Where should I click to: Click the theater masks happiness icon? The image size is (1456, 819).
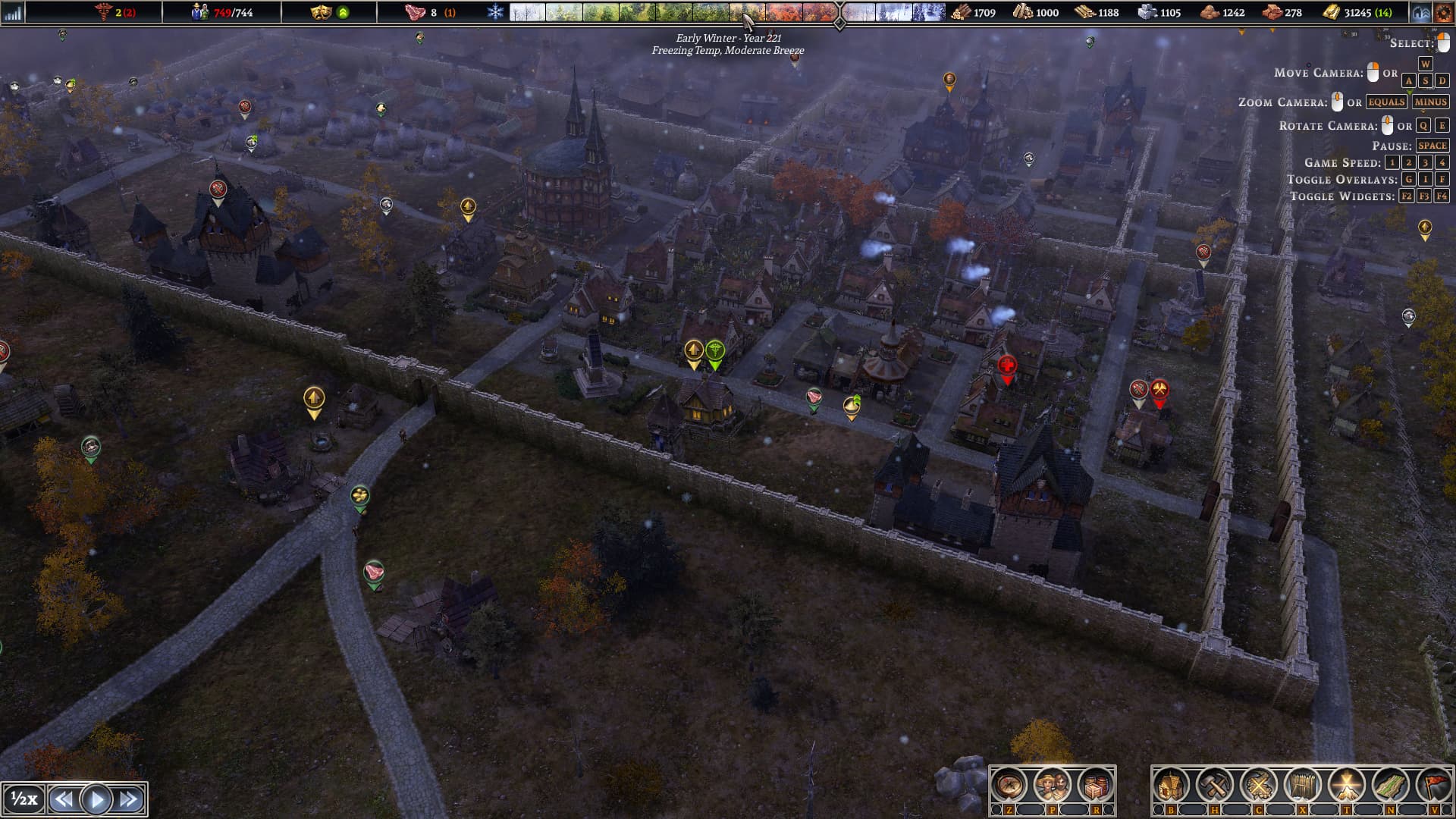click(x=321, y=12)
